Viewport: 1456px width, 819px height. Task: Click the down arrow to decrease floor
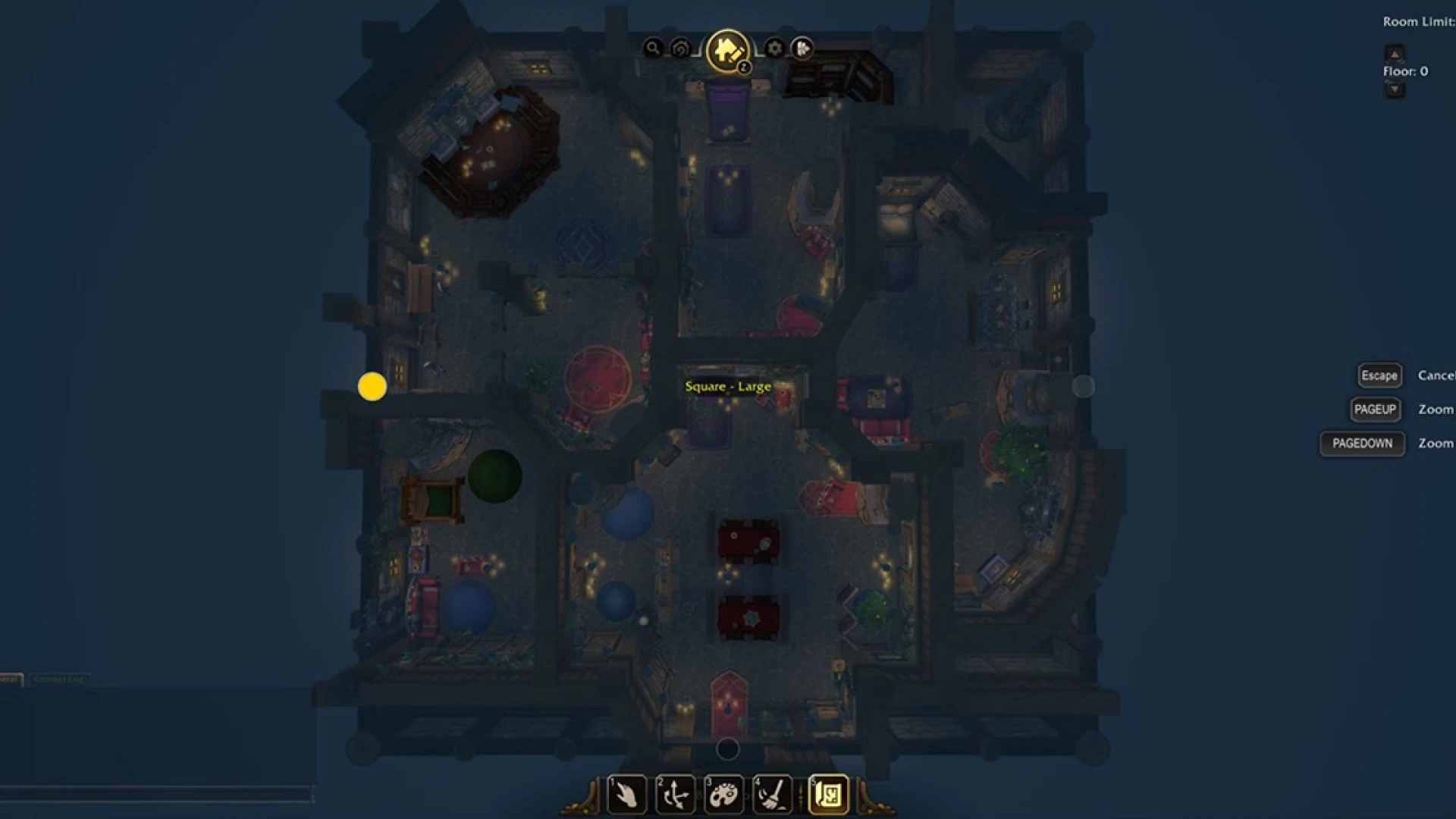click(1394, 90)
